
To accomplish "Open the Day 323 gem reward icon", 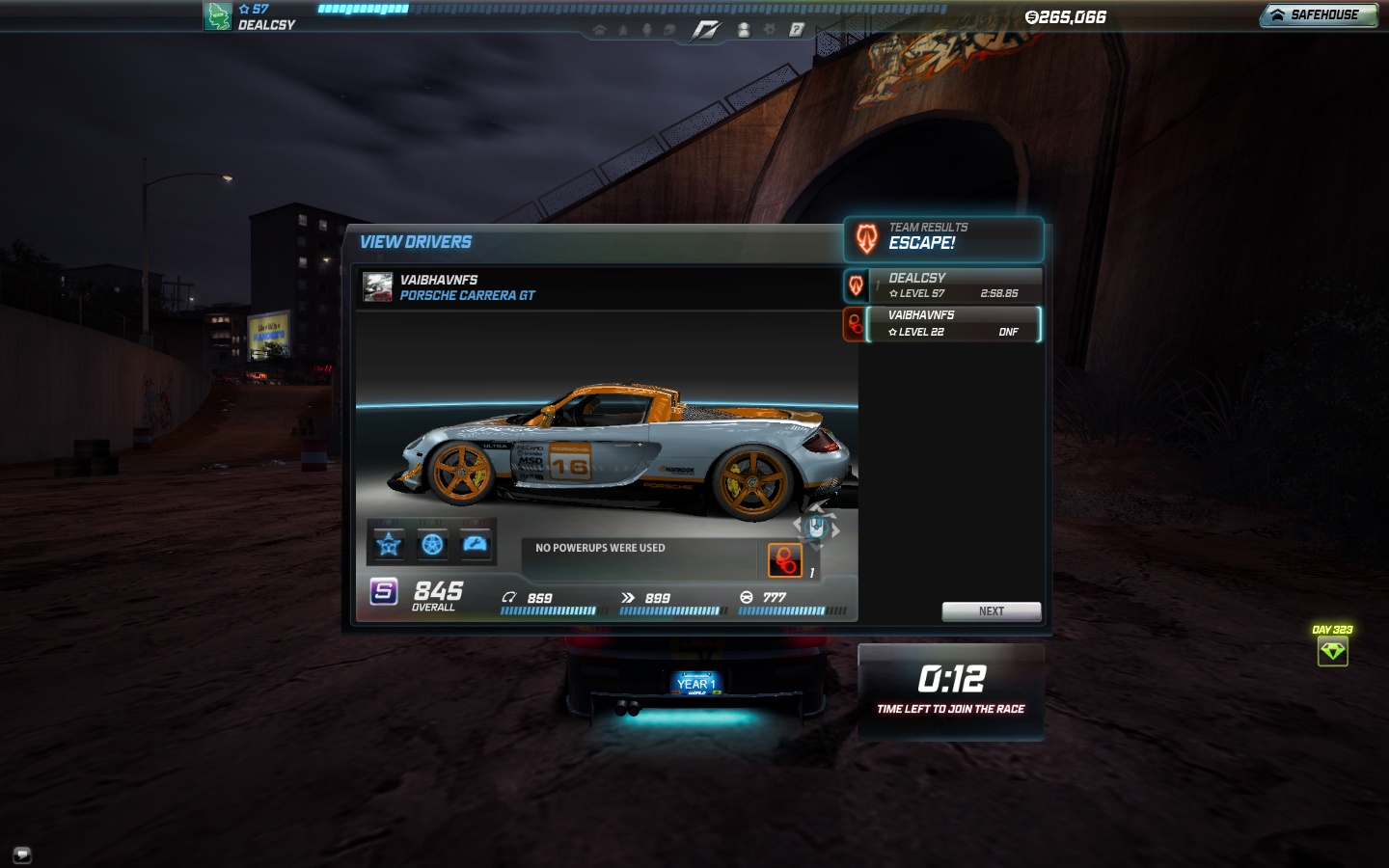I will [x=1332, y=651].
